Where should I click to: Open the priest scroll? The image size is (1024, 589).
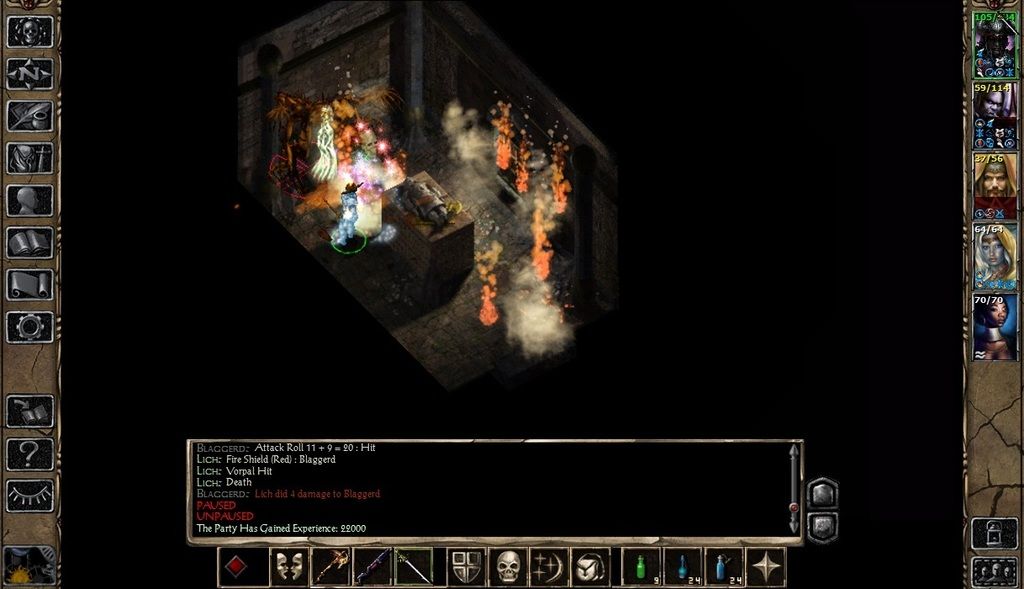(x=30, y=285)
